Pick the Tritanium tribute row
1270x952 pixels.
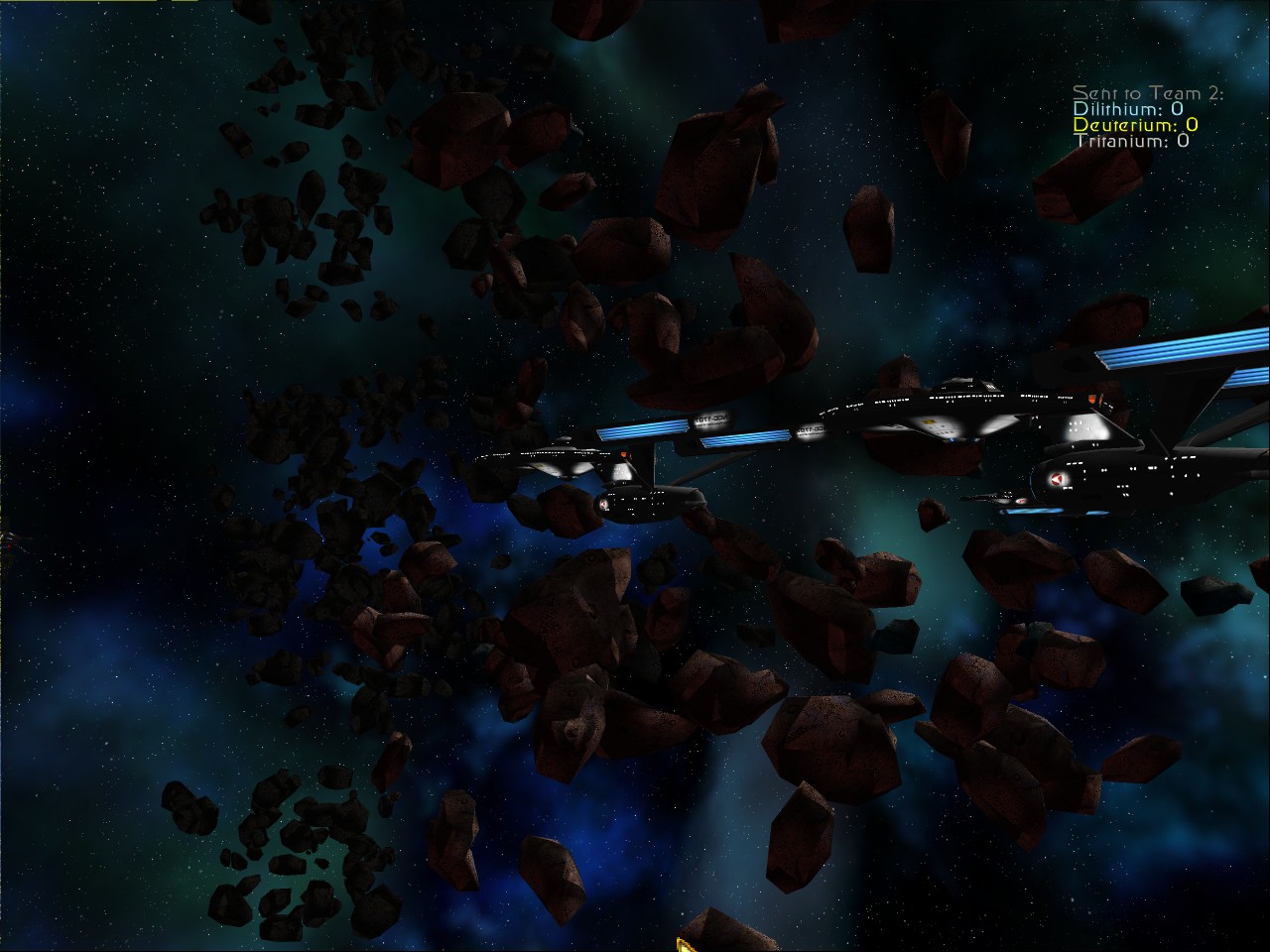point(1132,141)
